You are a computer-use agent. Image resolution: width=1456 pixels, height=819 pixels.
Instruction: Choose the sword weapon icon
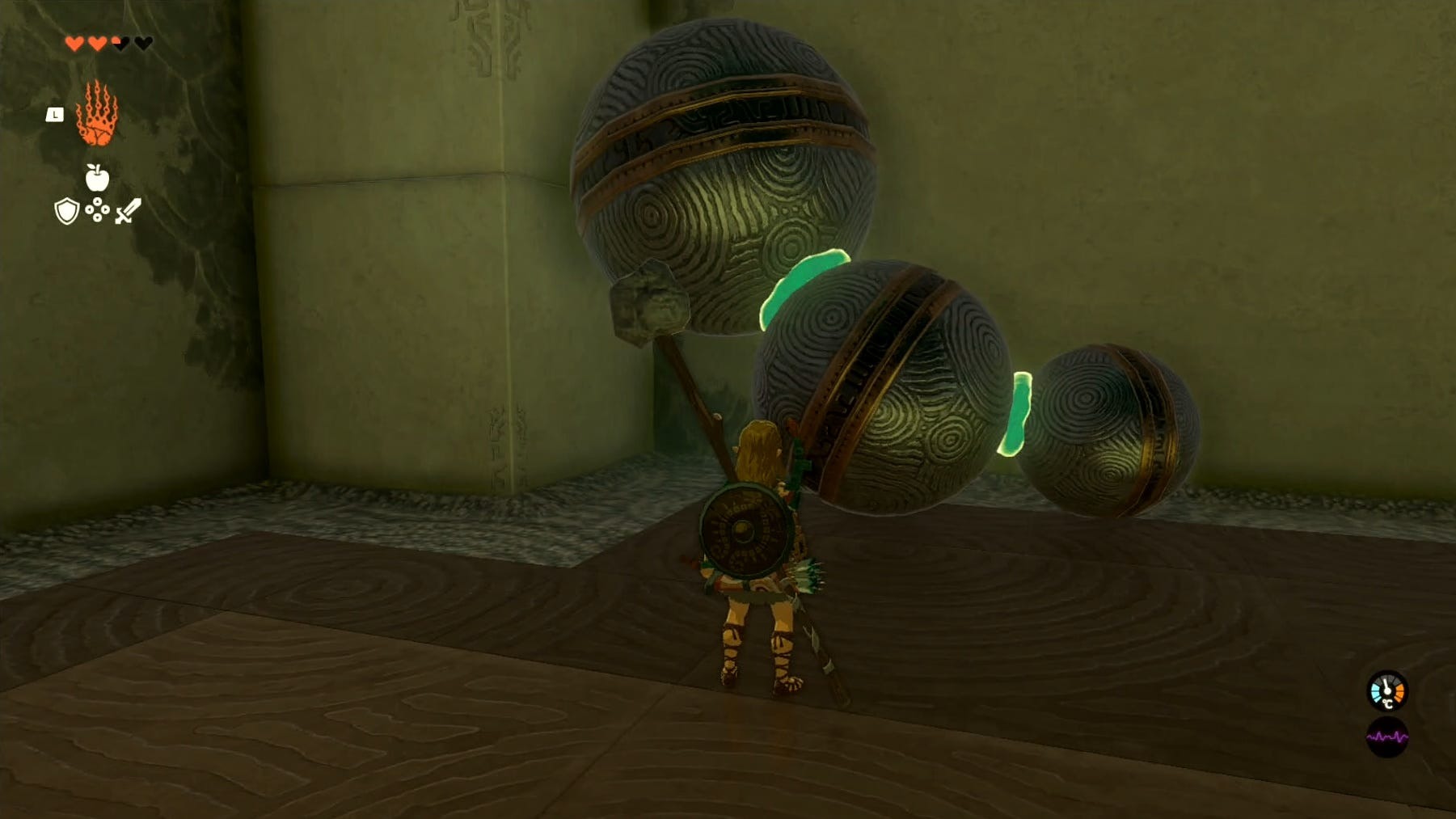tap(128, 211)
